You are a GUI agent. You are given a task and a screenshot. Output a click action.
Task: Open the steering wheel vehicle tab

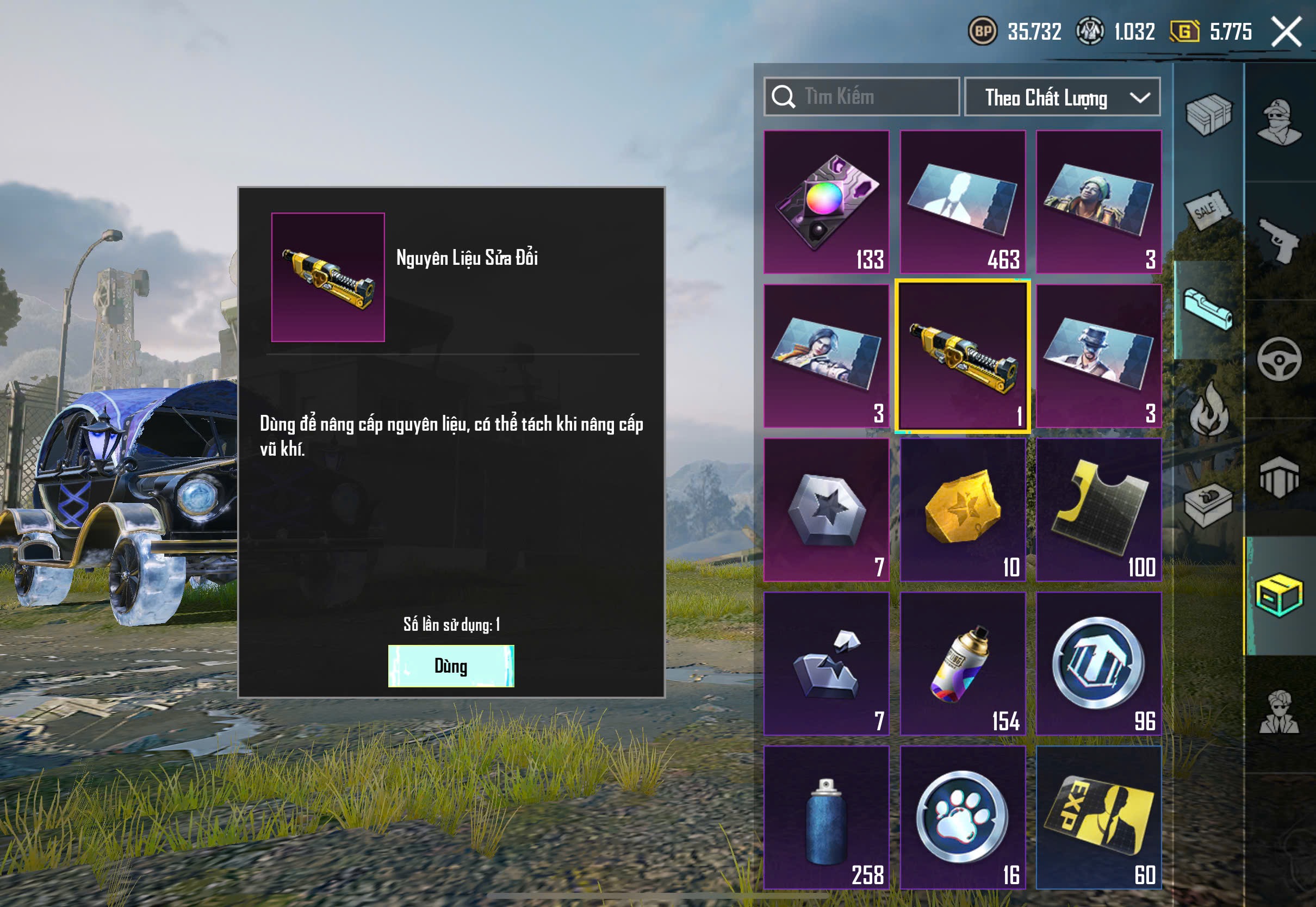click(x=1279, y=359)
